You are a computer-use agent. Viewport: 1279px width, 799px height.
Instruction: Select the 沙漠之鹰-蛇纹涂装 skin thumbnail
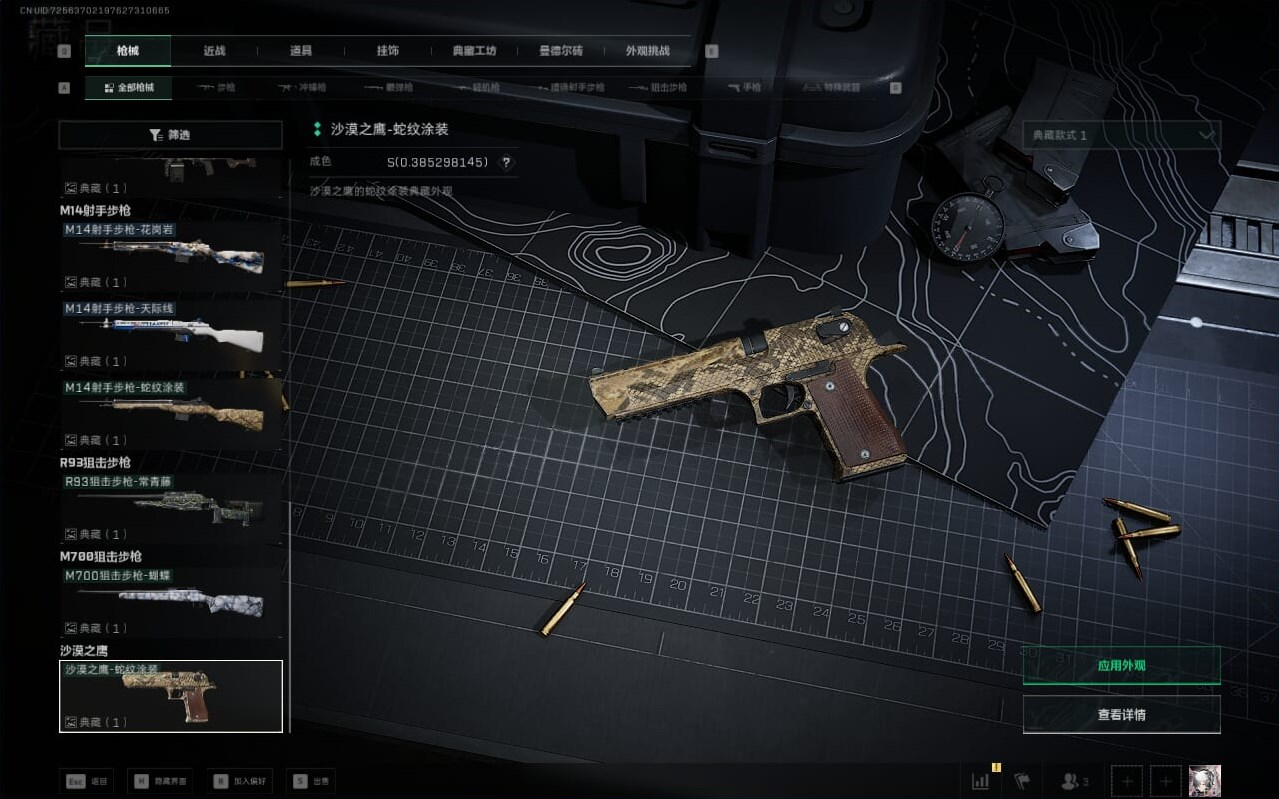click(170, 696)
